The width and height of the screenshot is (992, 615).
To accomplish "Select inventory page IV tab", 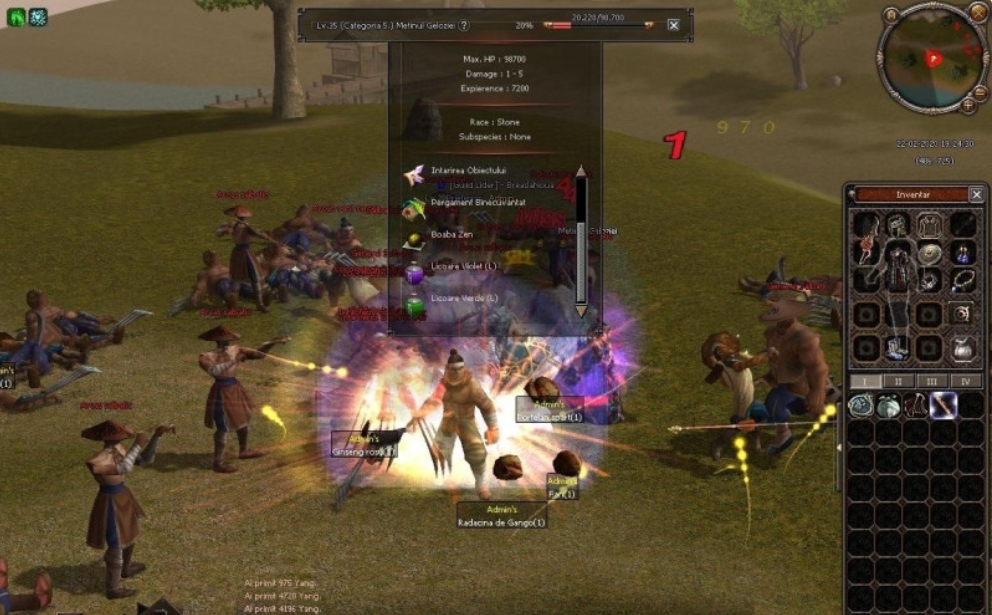I will [964, 381].
